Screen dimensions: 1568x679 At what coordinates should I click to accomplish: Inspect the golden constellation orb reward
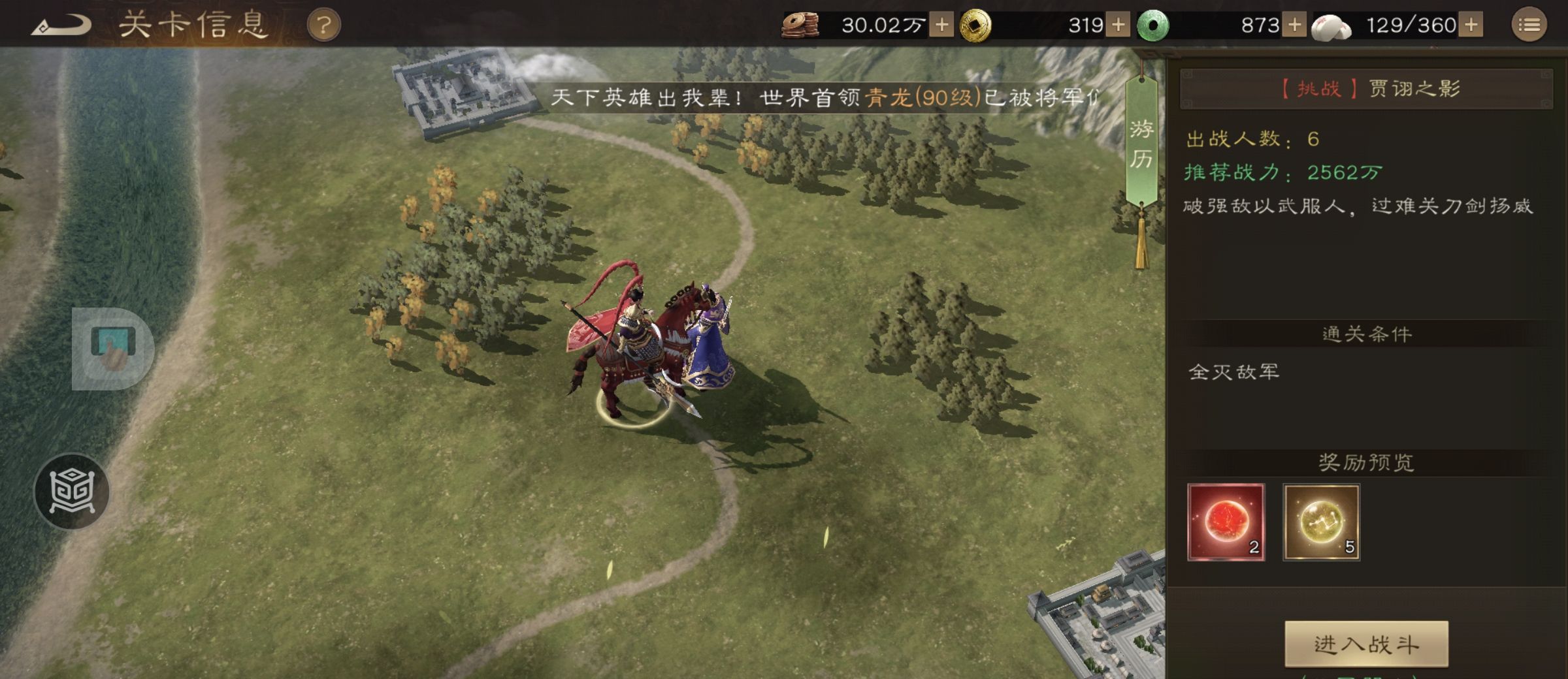[x=1321, y=522]
